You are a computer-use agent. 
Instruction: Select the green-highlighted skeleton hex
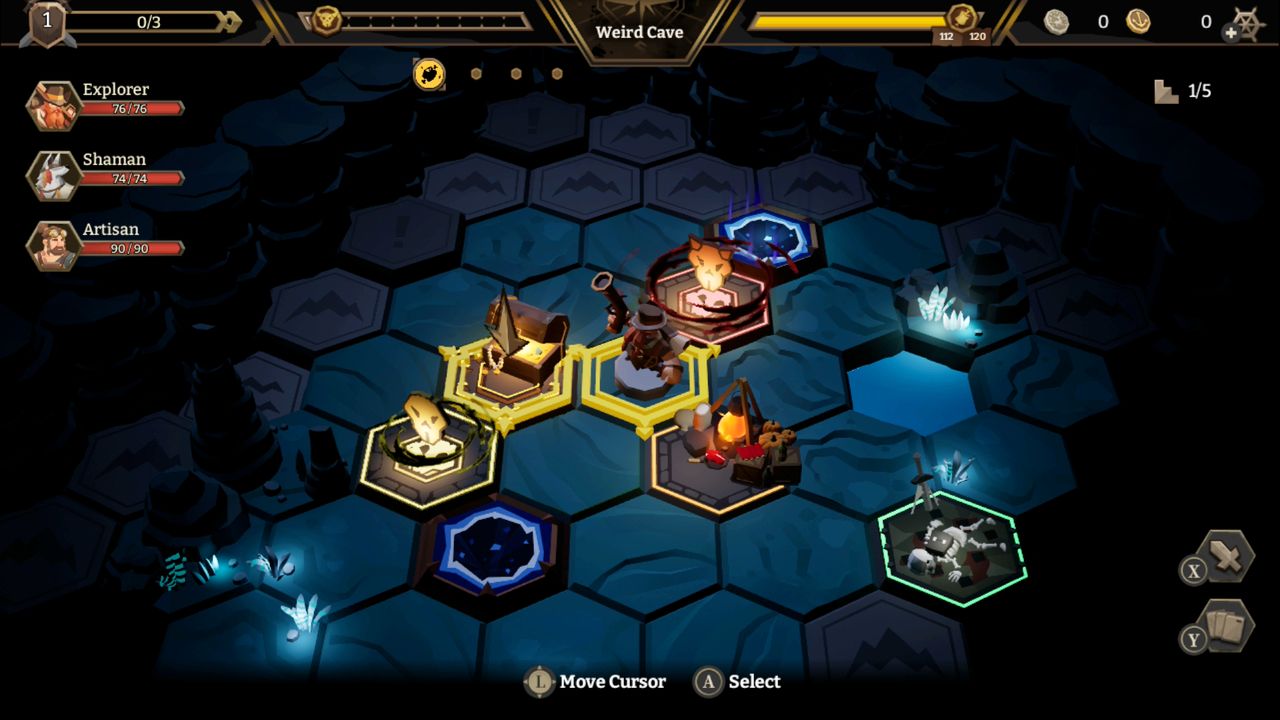[948, 548]
